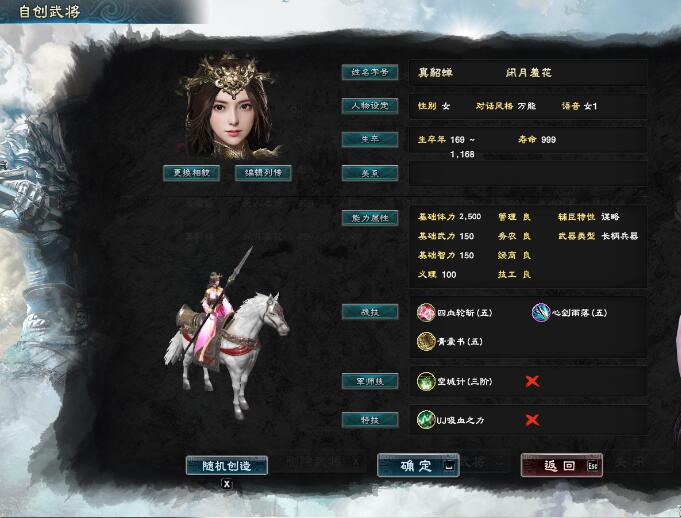This screenshot has width=681, height=518.
Task: Open the 能力属性 ability attributes
Action: point(370,217)
